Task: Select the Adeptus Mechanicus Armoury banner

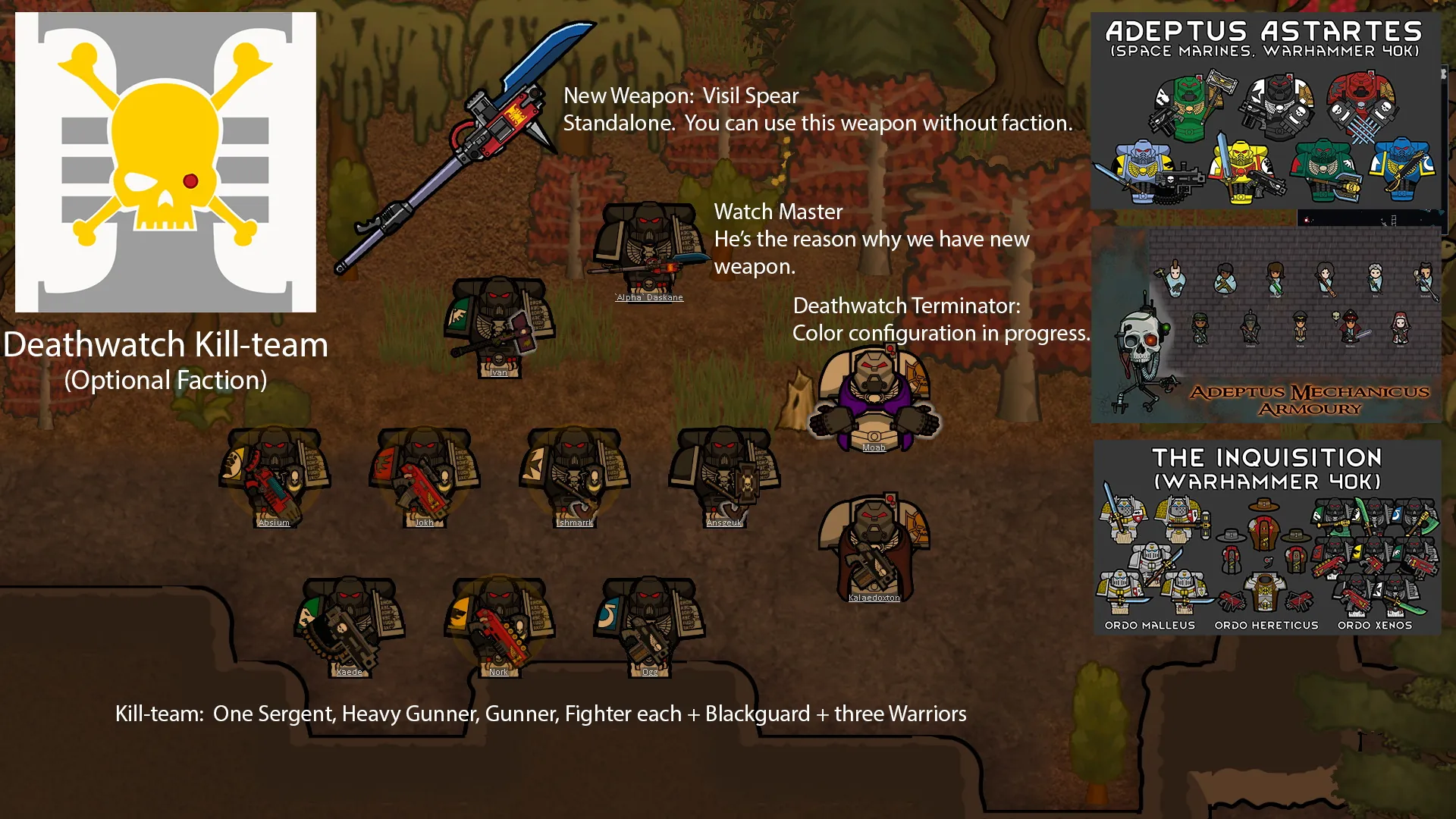Action: (1266, 325)
